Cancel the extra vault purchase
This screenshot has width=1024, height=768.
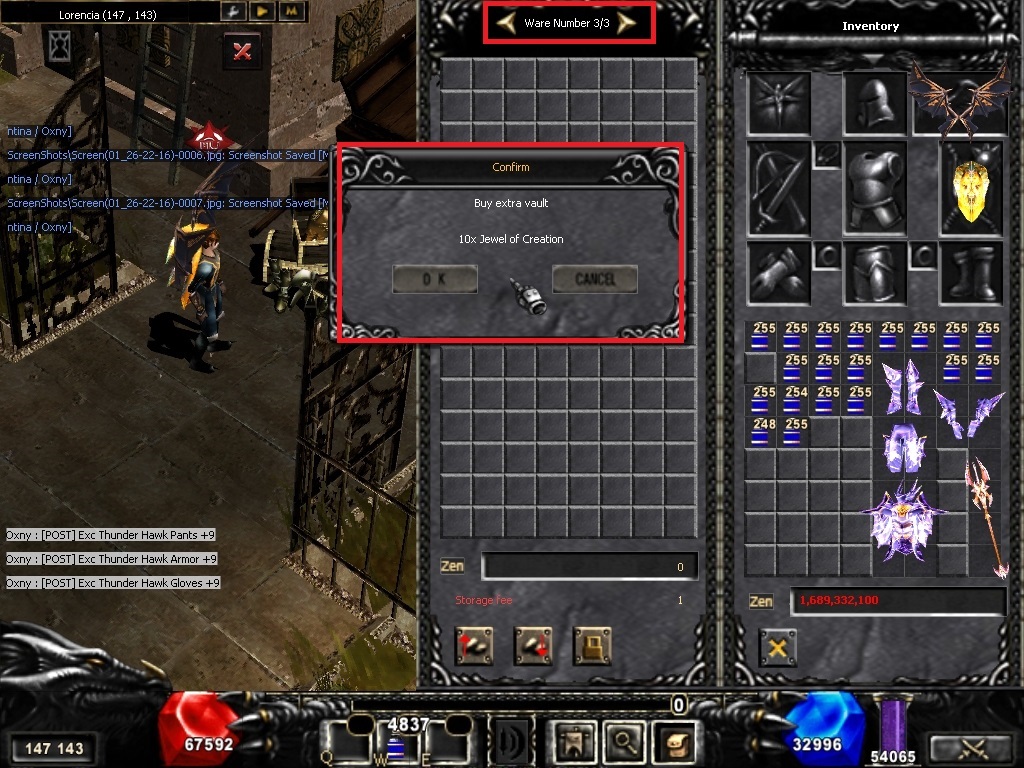[595, 280]
